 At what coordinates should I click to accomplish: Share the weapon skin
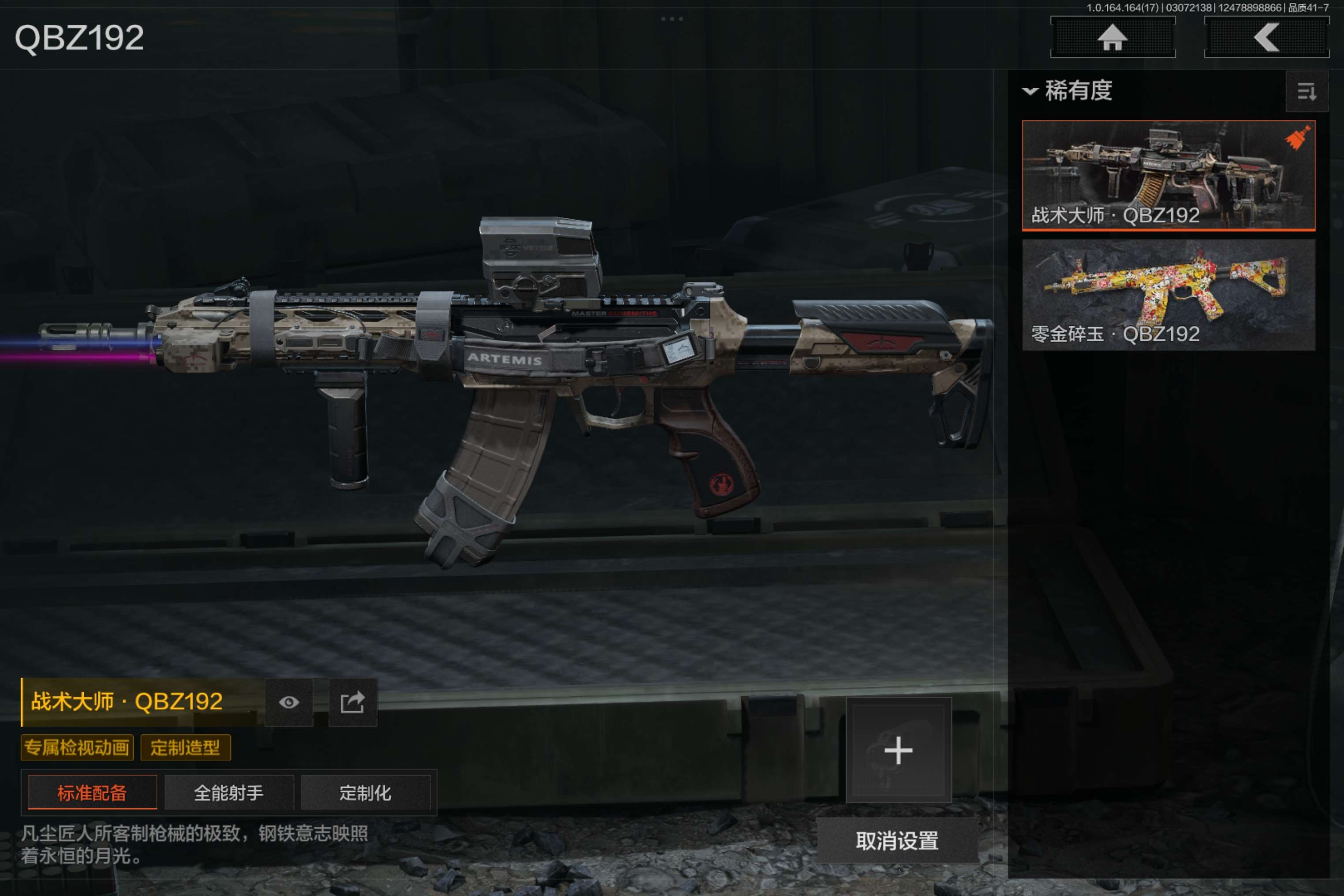pos(353,702)
